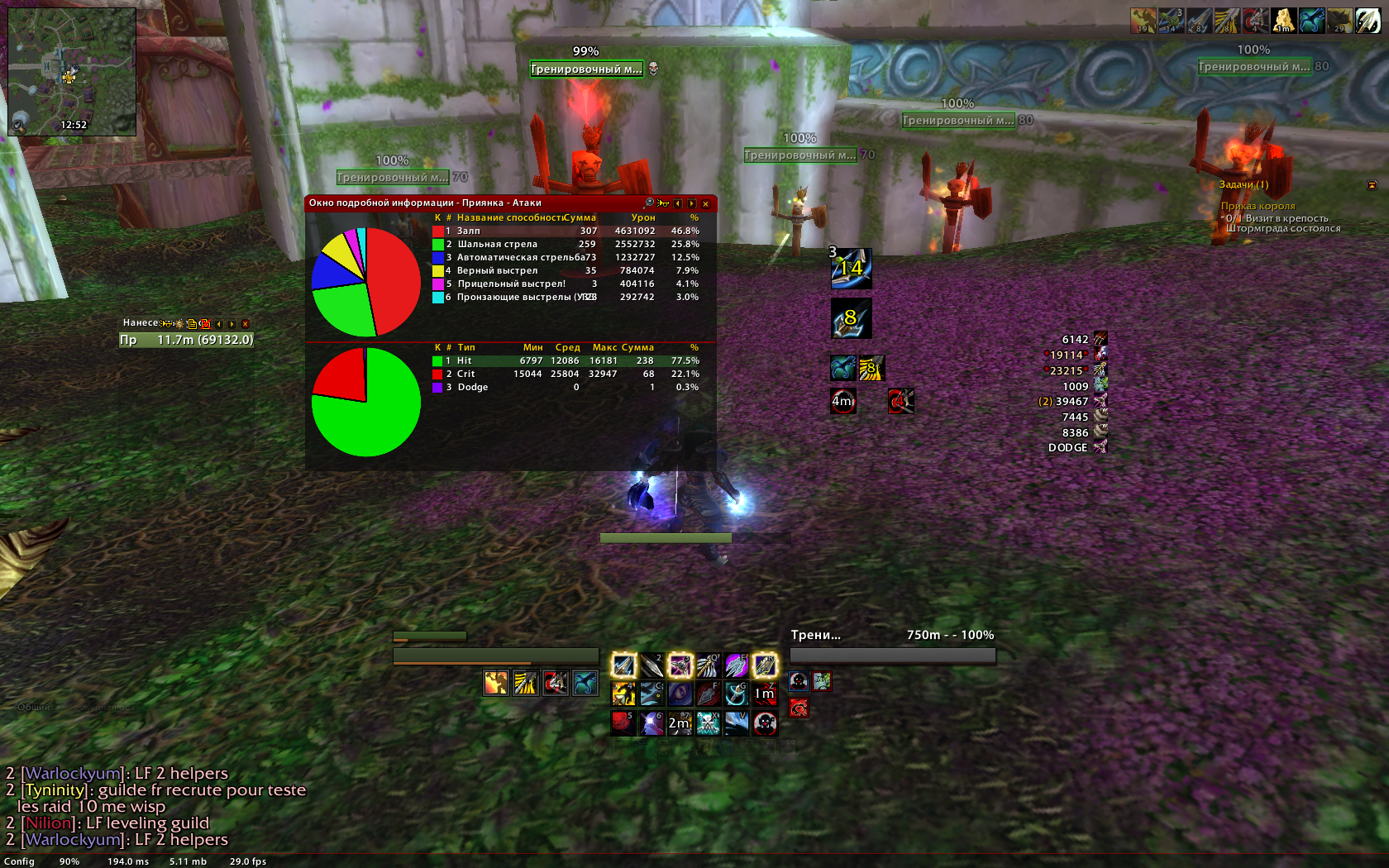Image resolution: width=1389 pixels, height=868 pixels.
Task: Activate the red orb ability on key 5
Action: pos(623,723)
